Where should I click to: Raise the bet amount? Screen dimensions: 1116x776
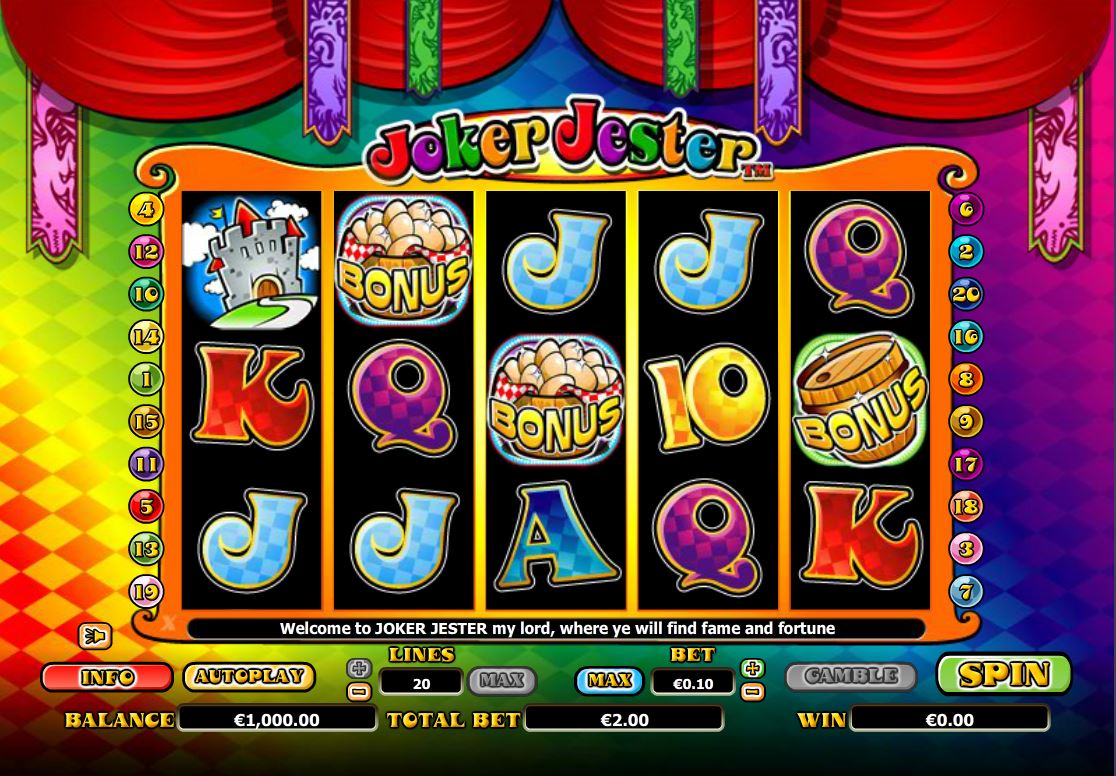pyautogui.click(x=753, y=668)
